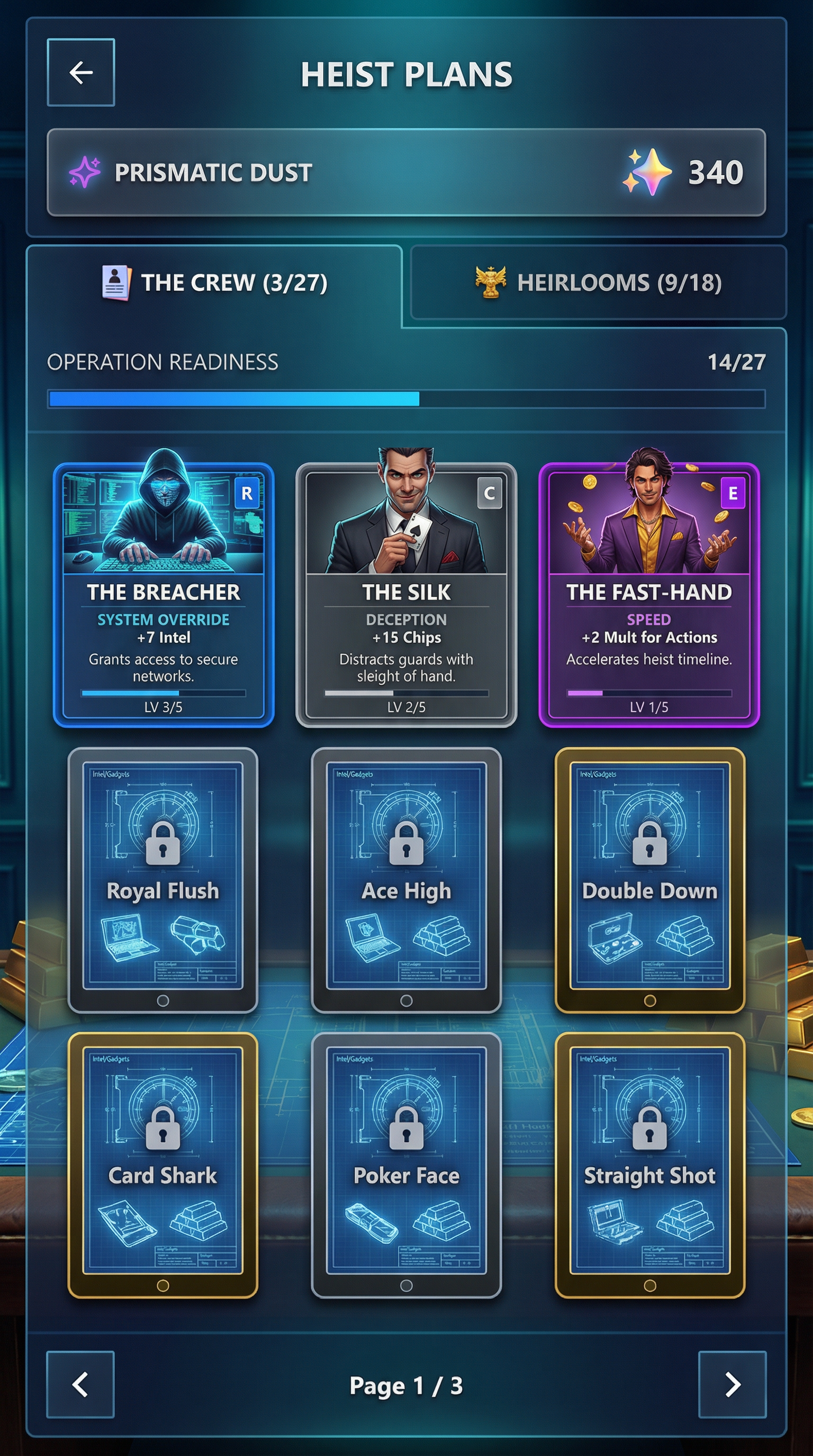Screen dimensions: 813x1456
Task: View the locked Double Down card
Action: (x=649, y=879)
